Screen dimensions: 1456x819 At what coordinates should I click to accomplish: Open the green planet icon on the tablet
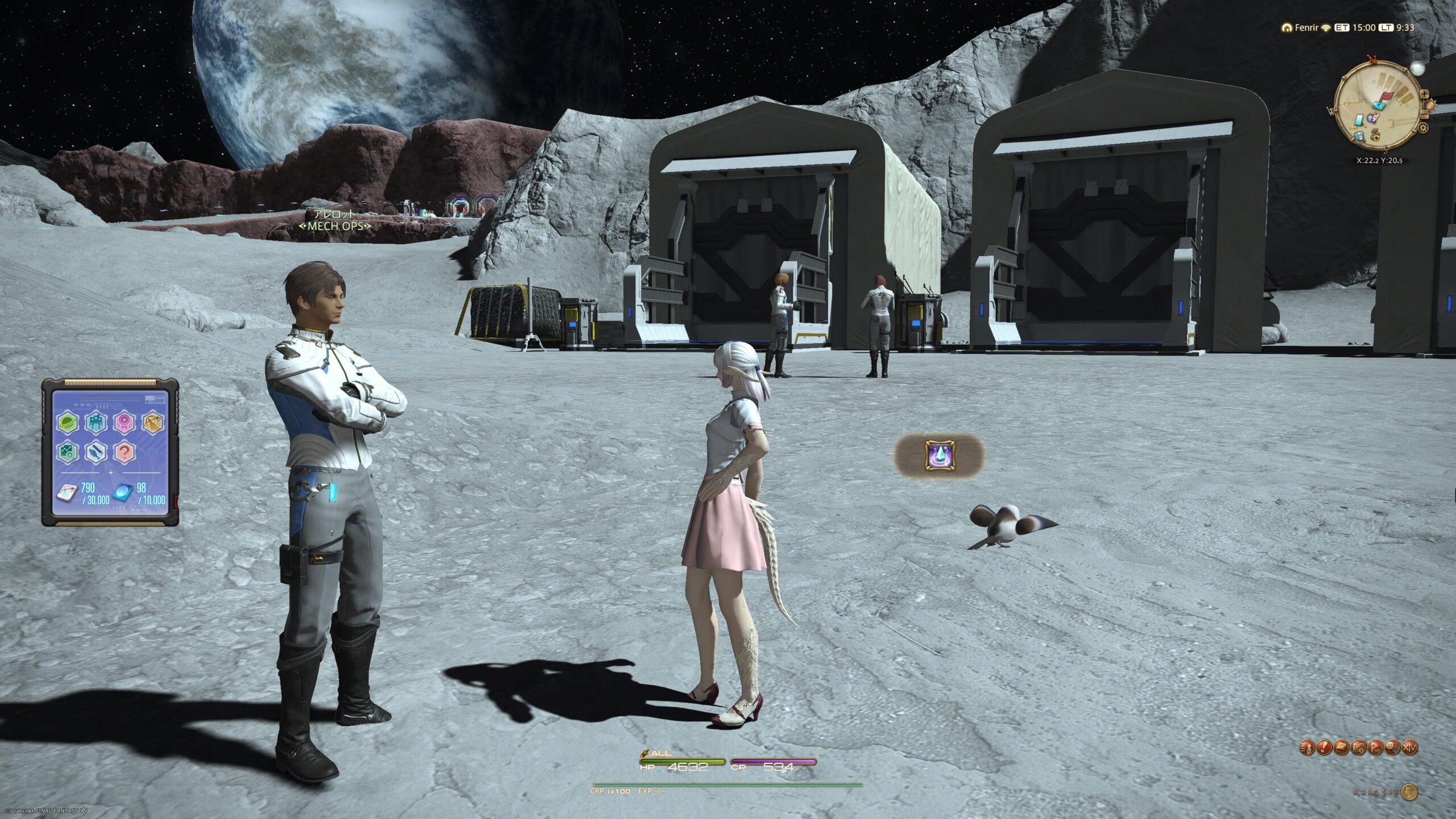(67, 423)
